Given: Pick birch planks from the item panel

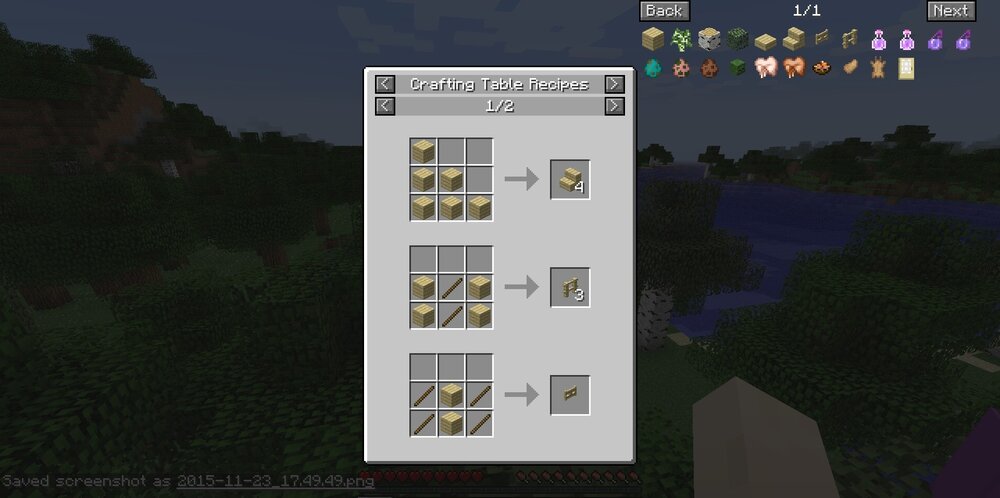Looking at the screenshot, I should click(x=652, y=40).
